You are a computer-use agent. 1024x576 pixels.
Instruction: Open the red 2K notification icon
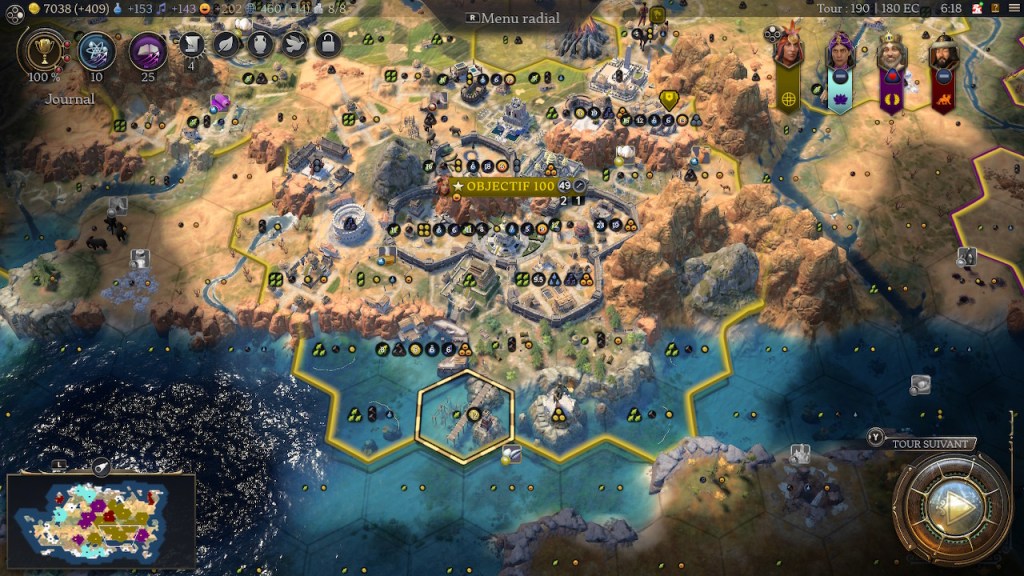pyautogui.click(x=972, y=9)
